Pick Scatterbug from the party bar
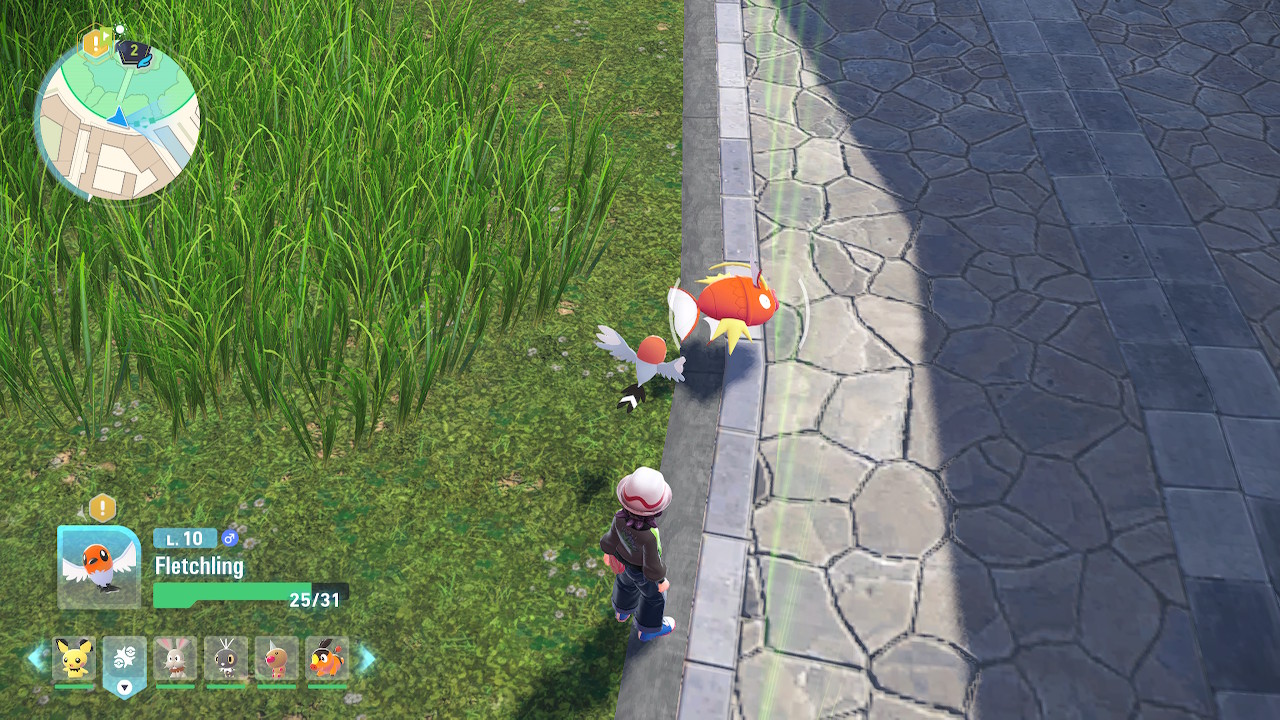The width and height of the screenshot is (1280, 720). [226, 659]
